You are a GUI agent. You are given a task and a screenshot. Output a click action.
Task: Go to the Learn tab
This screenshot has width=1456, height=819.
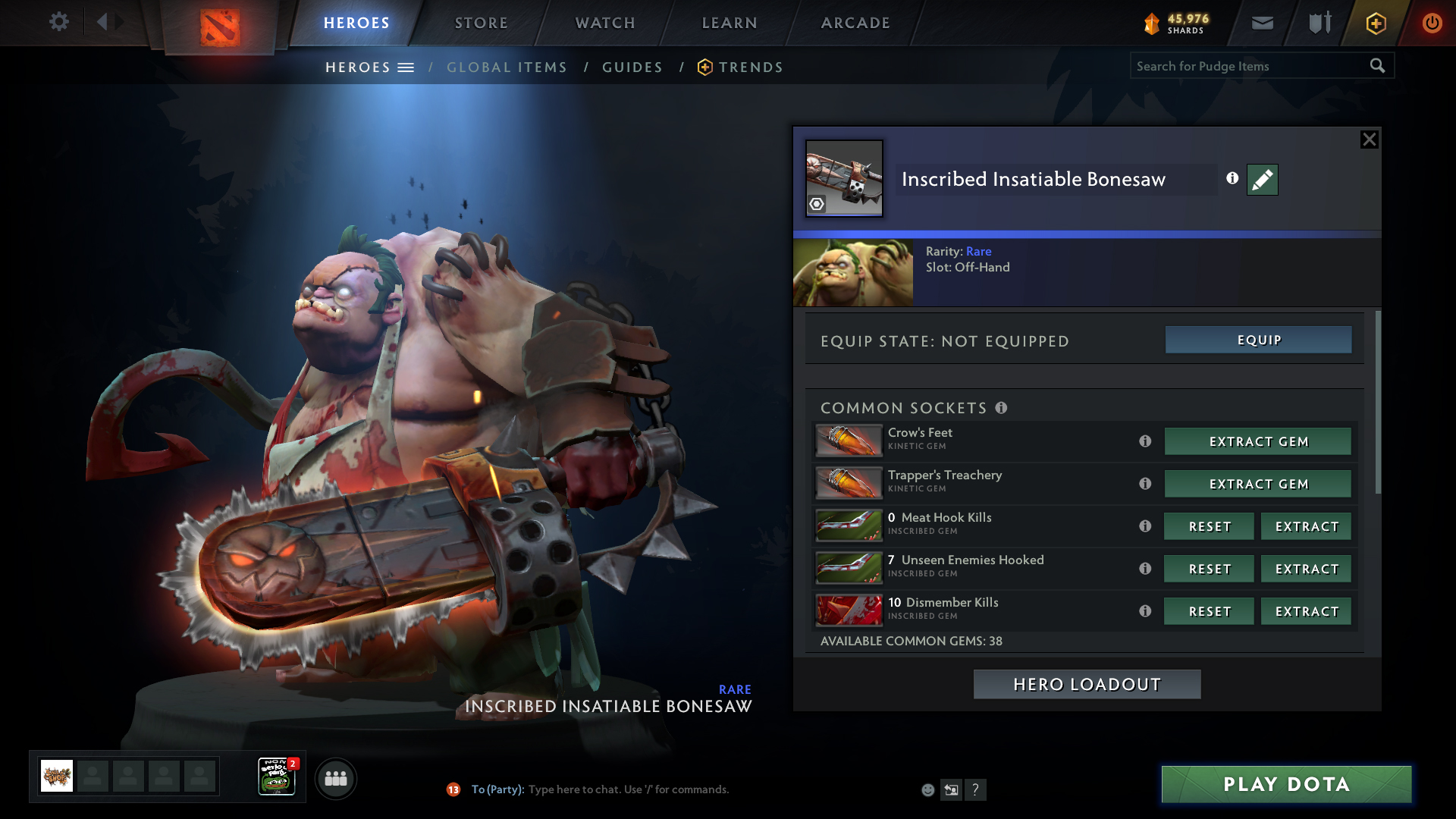pos(730,23)
